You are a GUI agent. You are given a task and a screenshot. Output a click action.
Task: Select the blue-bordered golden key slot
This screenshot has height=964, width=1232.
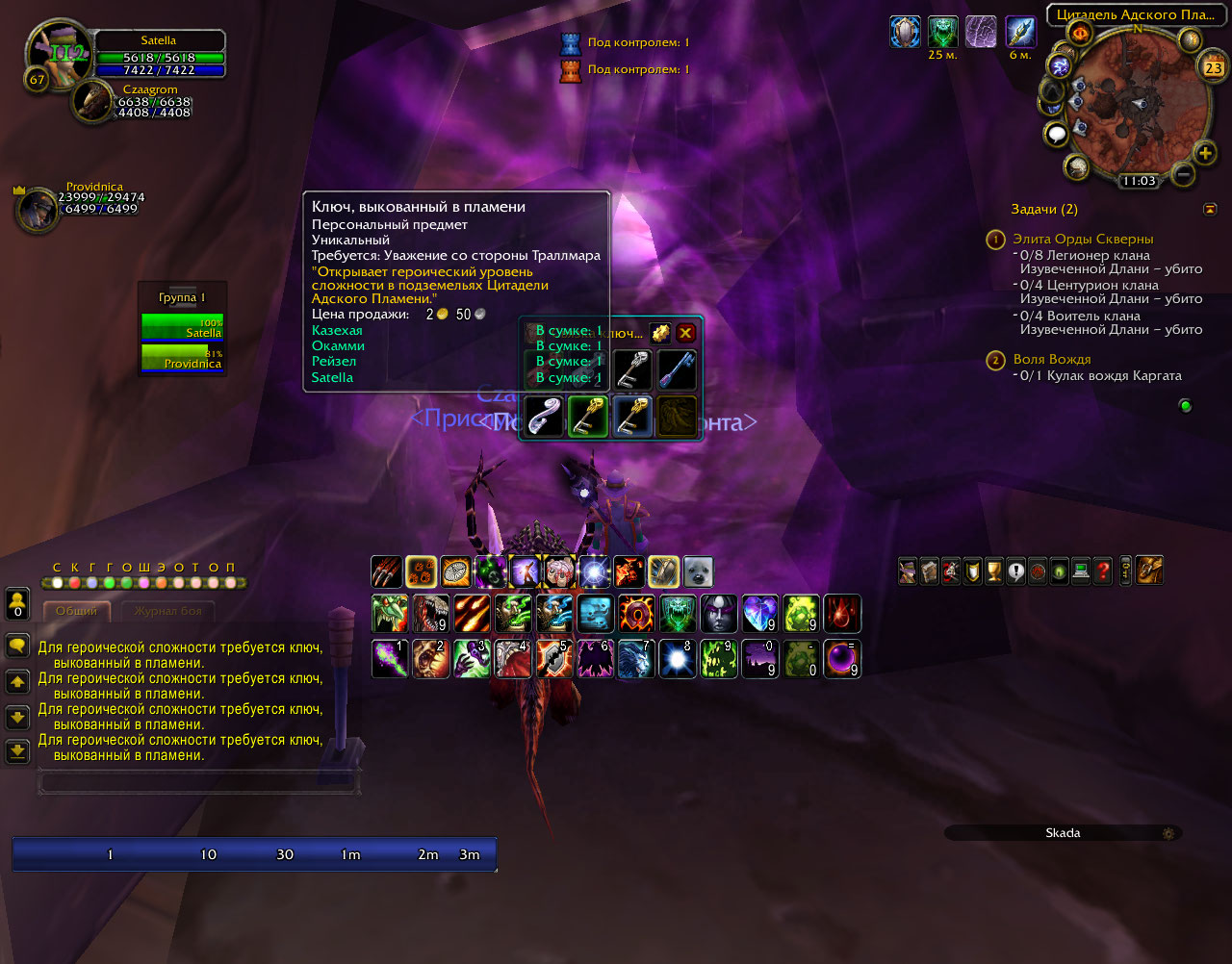point(632,418)
